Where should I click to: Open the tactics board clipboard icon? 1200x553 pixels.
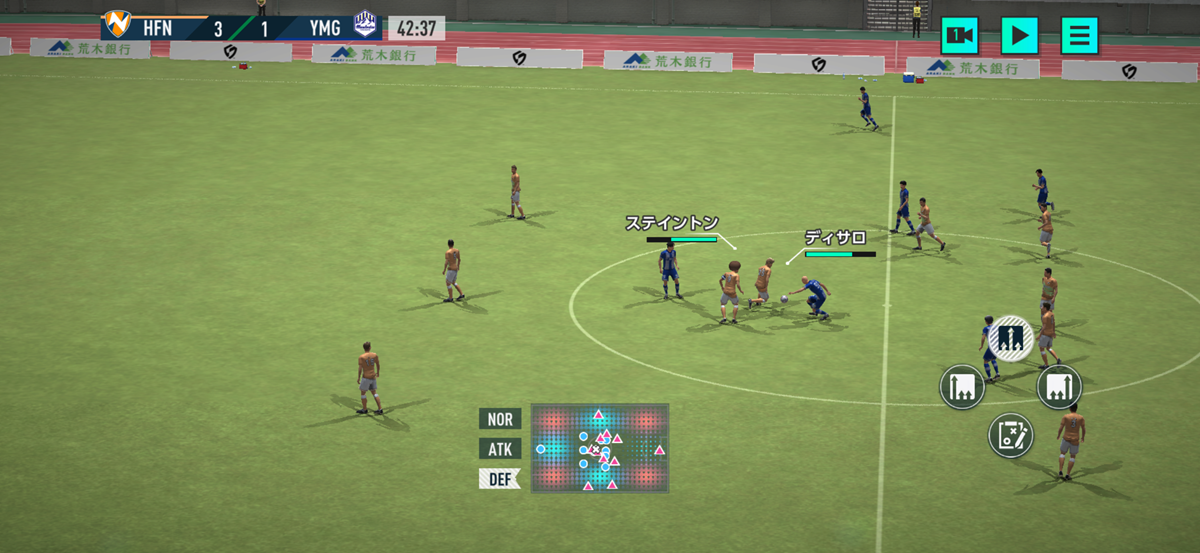pos(1011,435)
